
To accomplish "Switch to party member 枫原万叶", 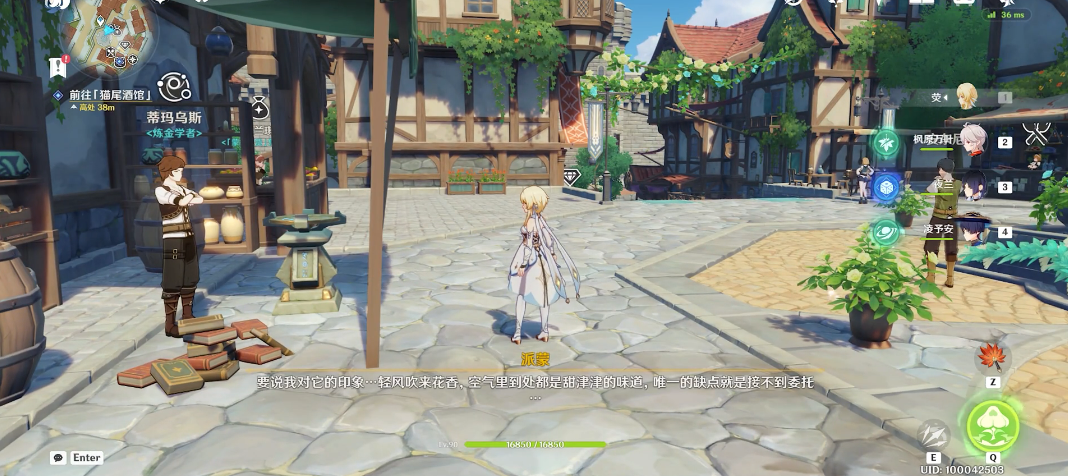I will point(973,140).
